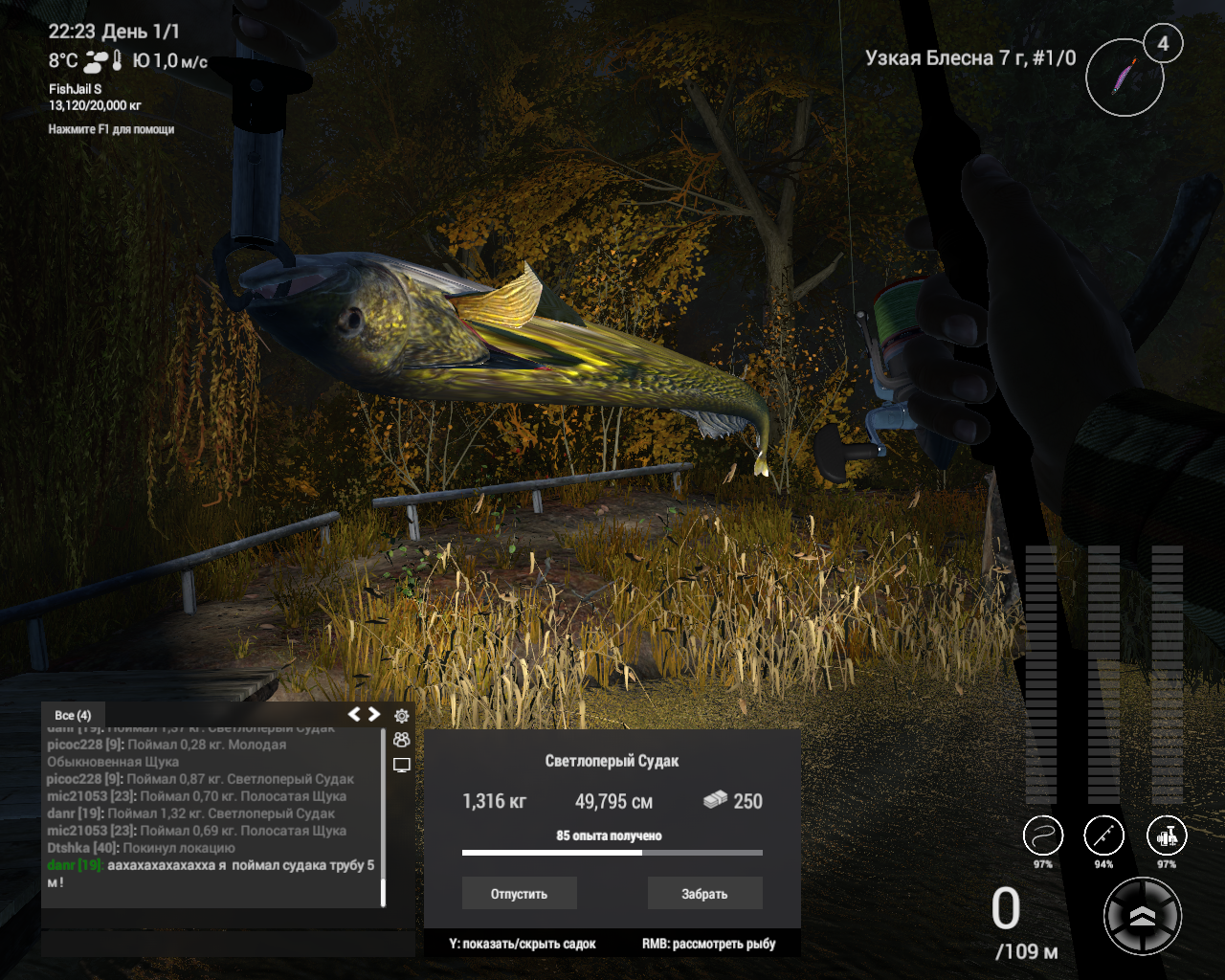Toggle chat visibility with the Все tab
Viewport: 1225px width, 980px height.
pyautogui.click(x=73, y=715)
